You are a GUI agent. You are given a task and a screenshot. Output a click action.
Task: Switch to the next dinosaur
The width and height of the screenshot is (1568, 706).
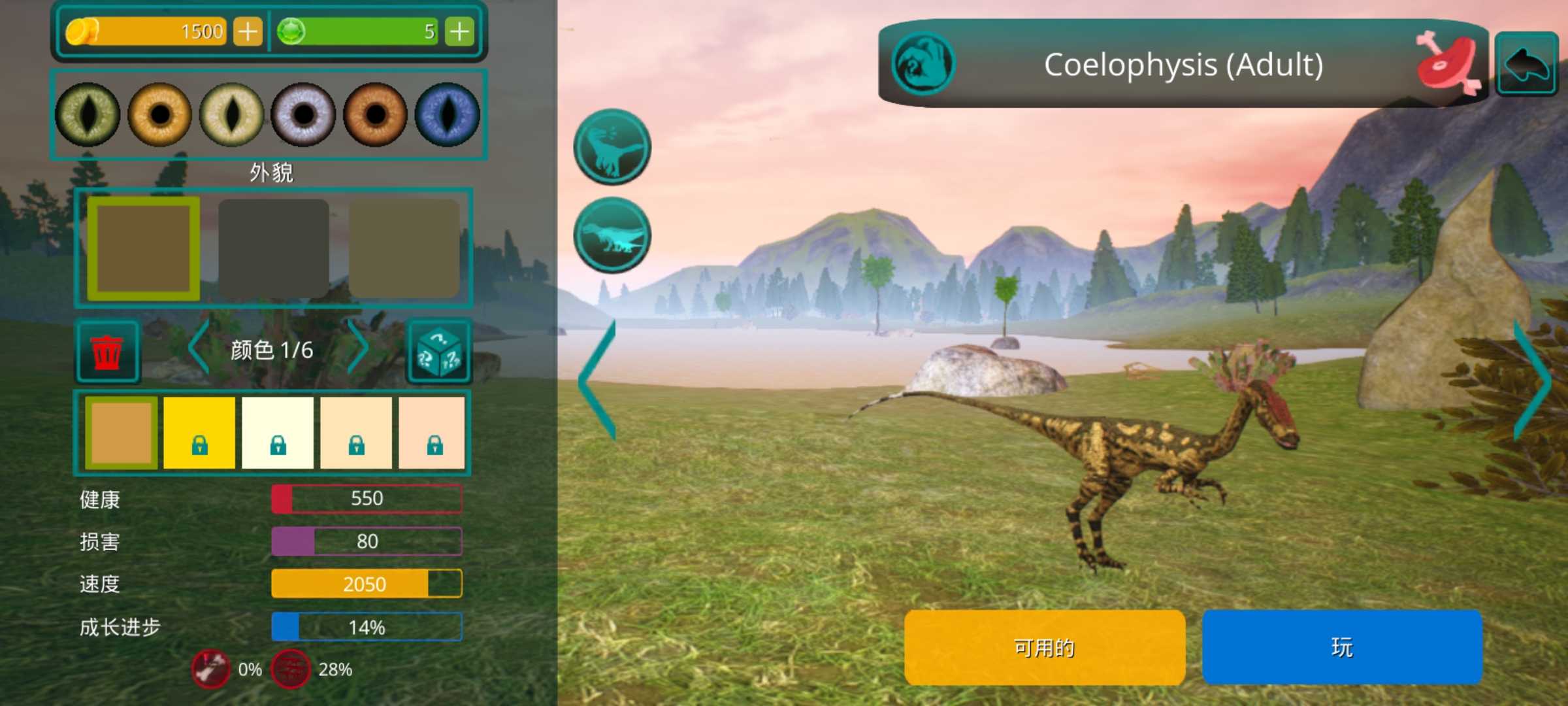1531,379
